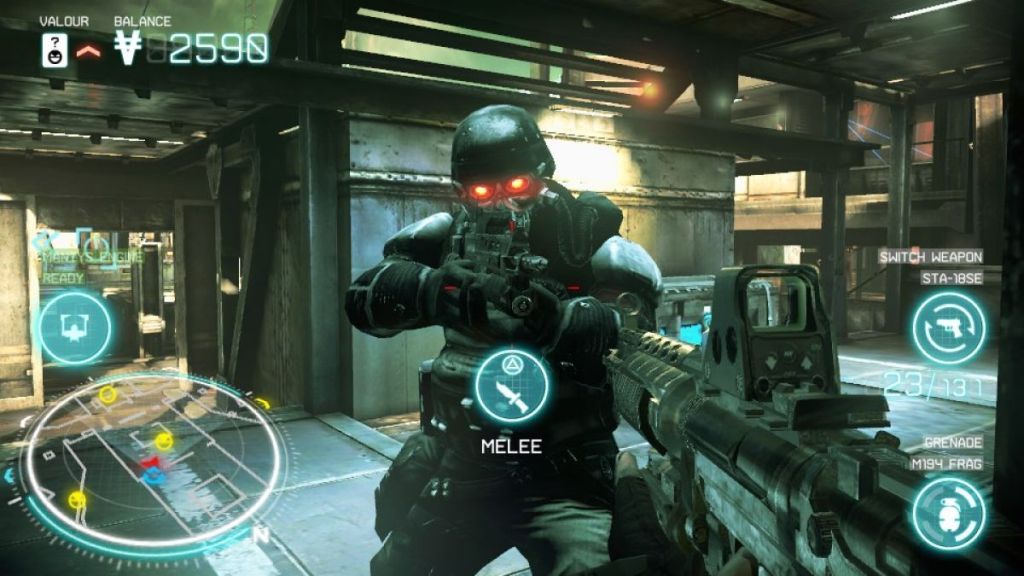The height and width of the screenshot is (576, 1024).
Task: Activate the Mantys Engine Van-Guard button
Action: point(75,327)
